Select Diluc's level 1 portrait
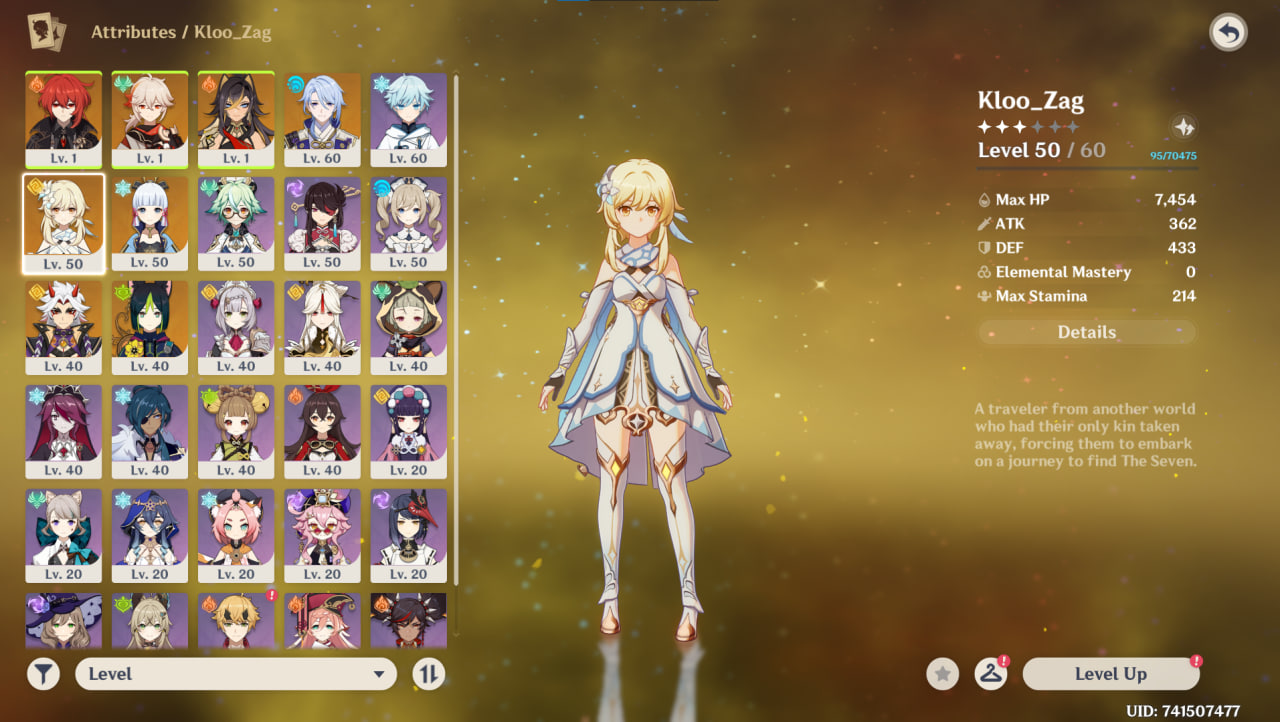 [x=63, y=118]
